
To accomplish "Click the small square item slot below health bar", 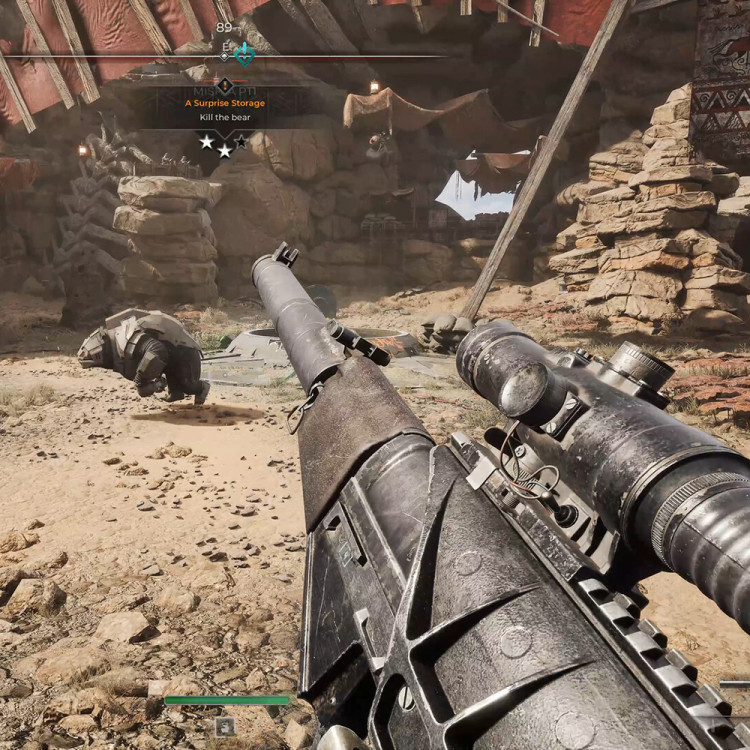I will [x=225, y=726].
